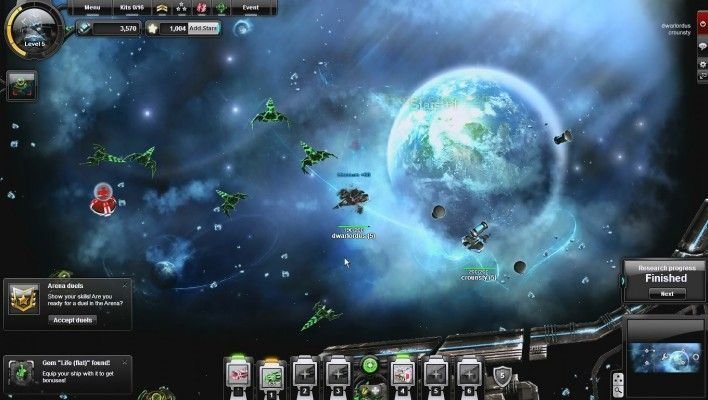Click the Next button under Research progress
Image resolution: width=708 pixels, height=400 pixels.
tap(666, 293)
